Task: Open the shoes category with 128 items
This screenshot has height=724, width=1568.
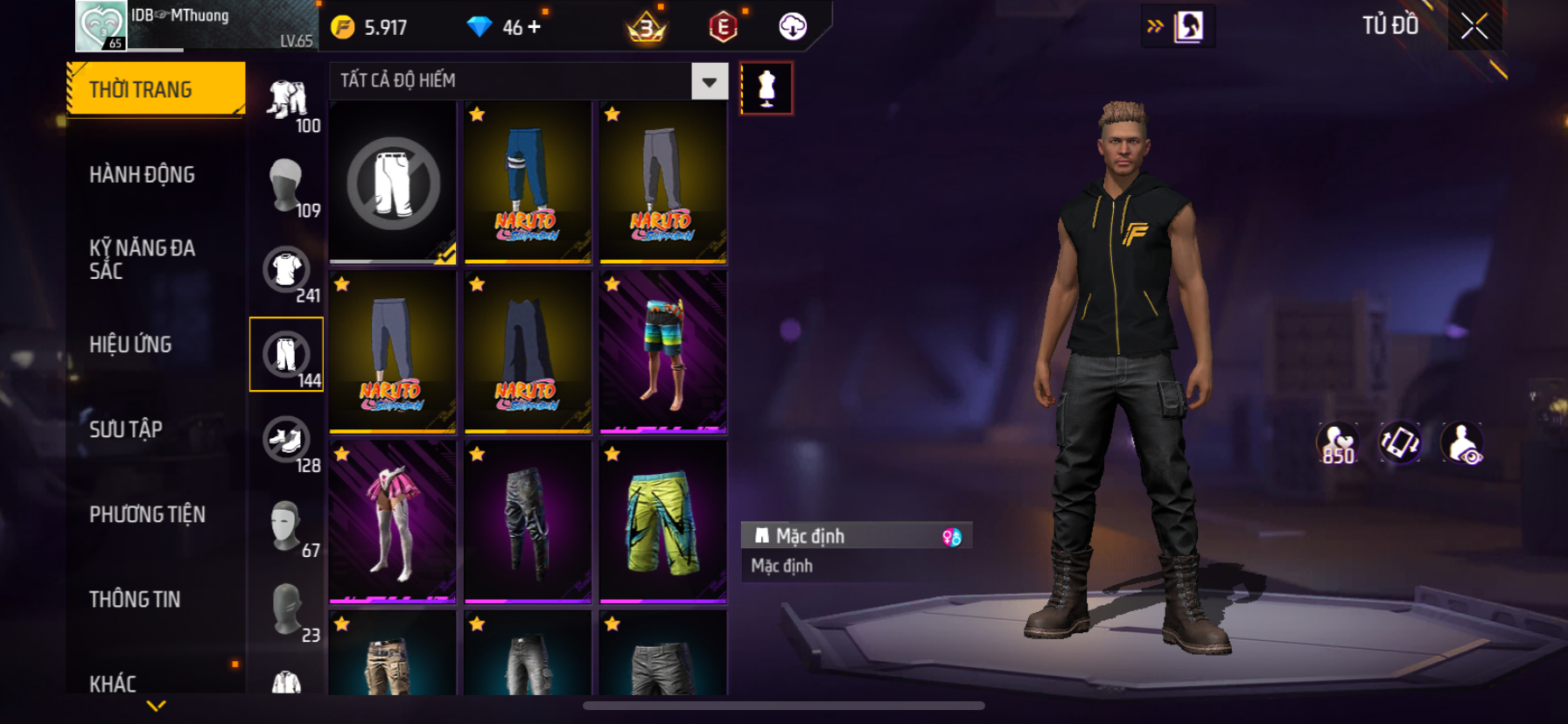Action: pyautogui.click(x=287, y=440)
